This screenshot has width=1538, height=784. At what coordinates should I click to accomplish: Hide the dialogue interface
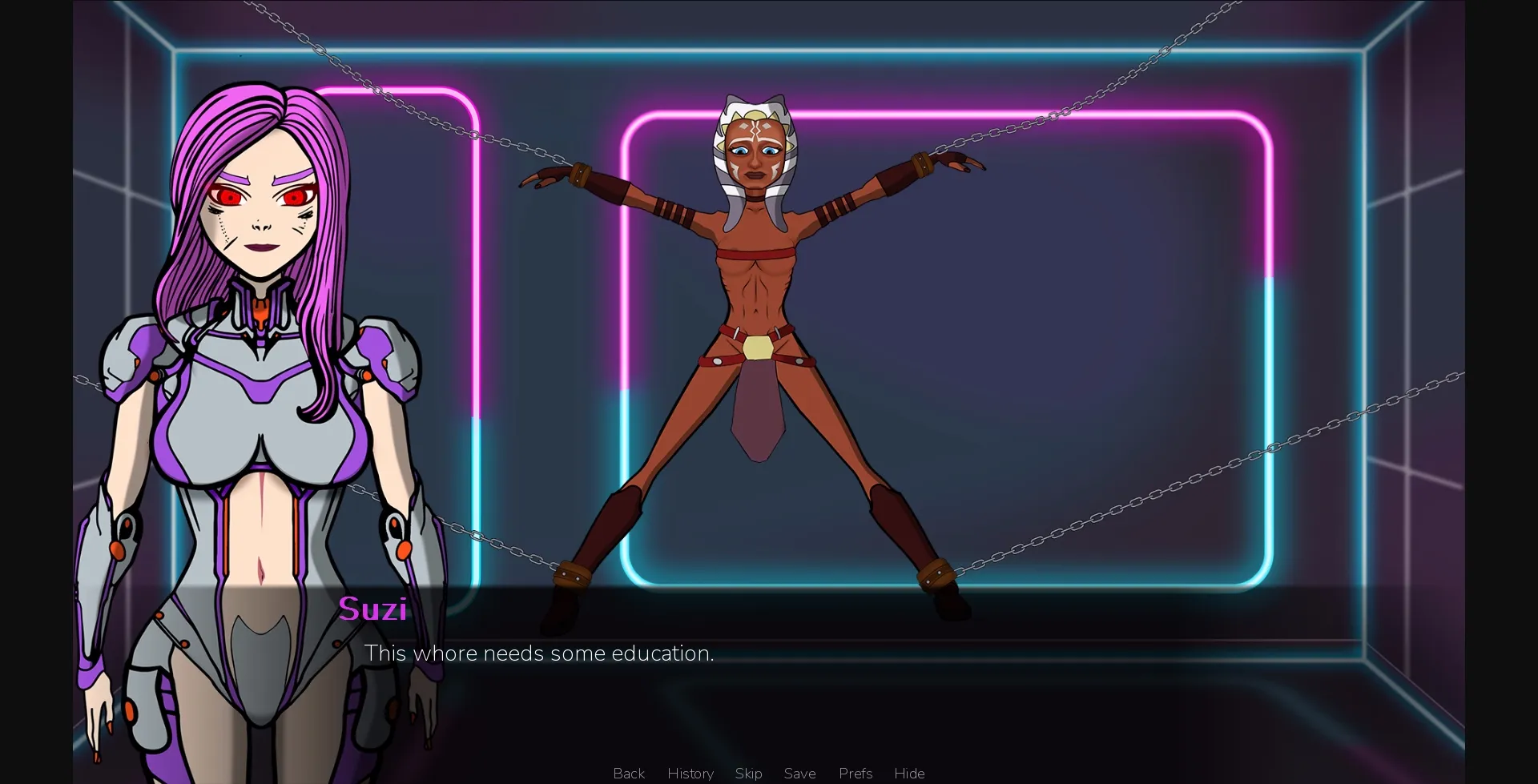pyautogui.click(x=908, y=773)
